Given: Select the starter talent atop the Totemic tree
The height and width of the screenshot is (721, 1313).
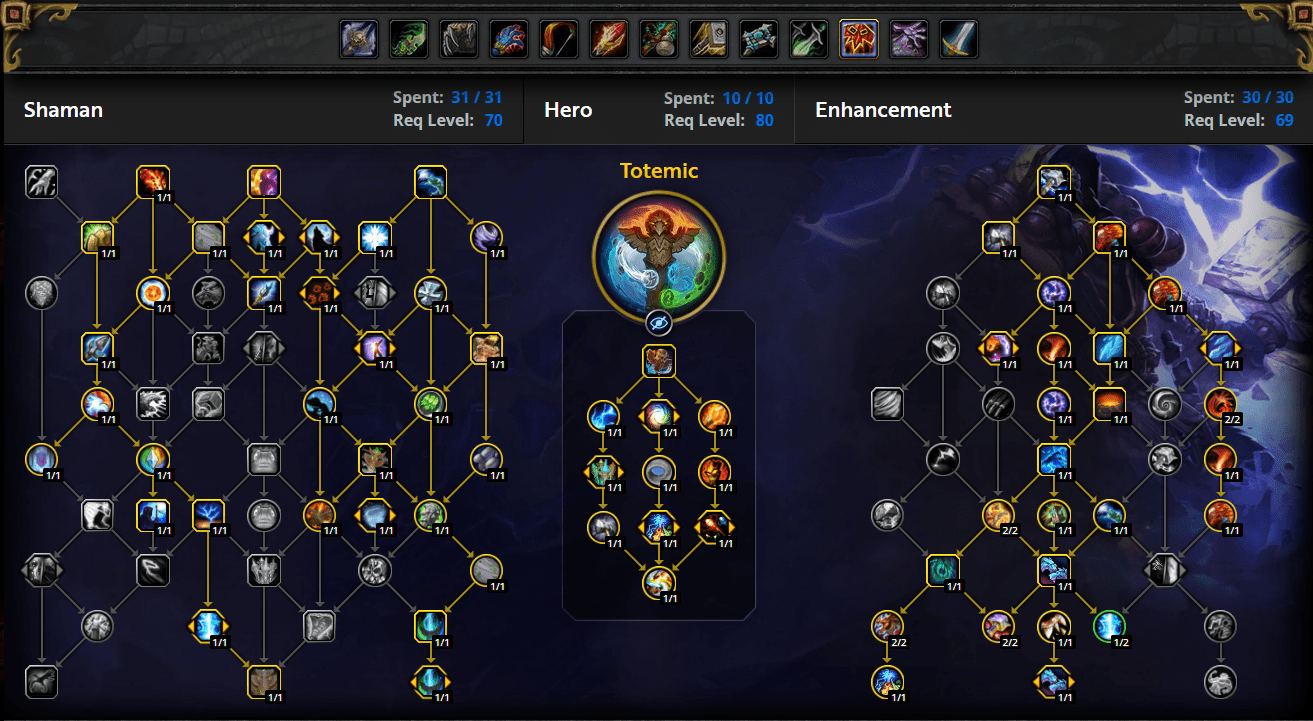Looking at the screenshot, I should 658,362.
